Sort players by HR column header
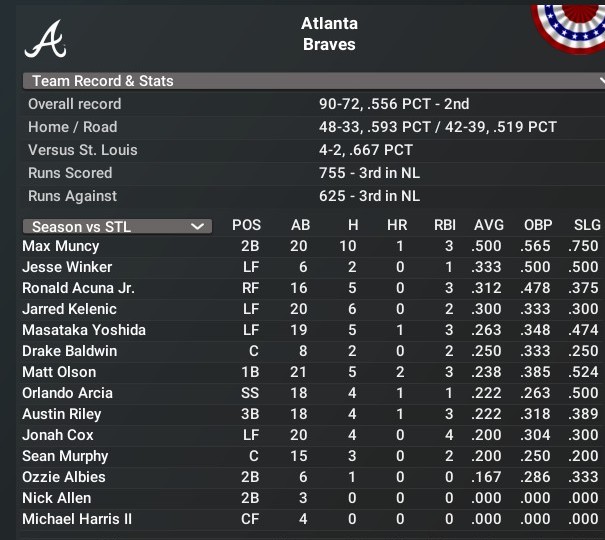Viewport: 605px width, 540px height. [397, 225]
